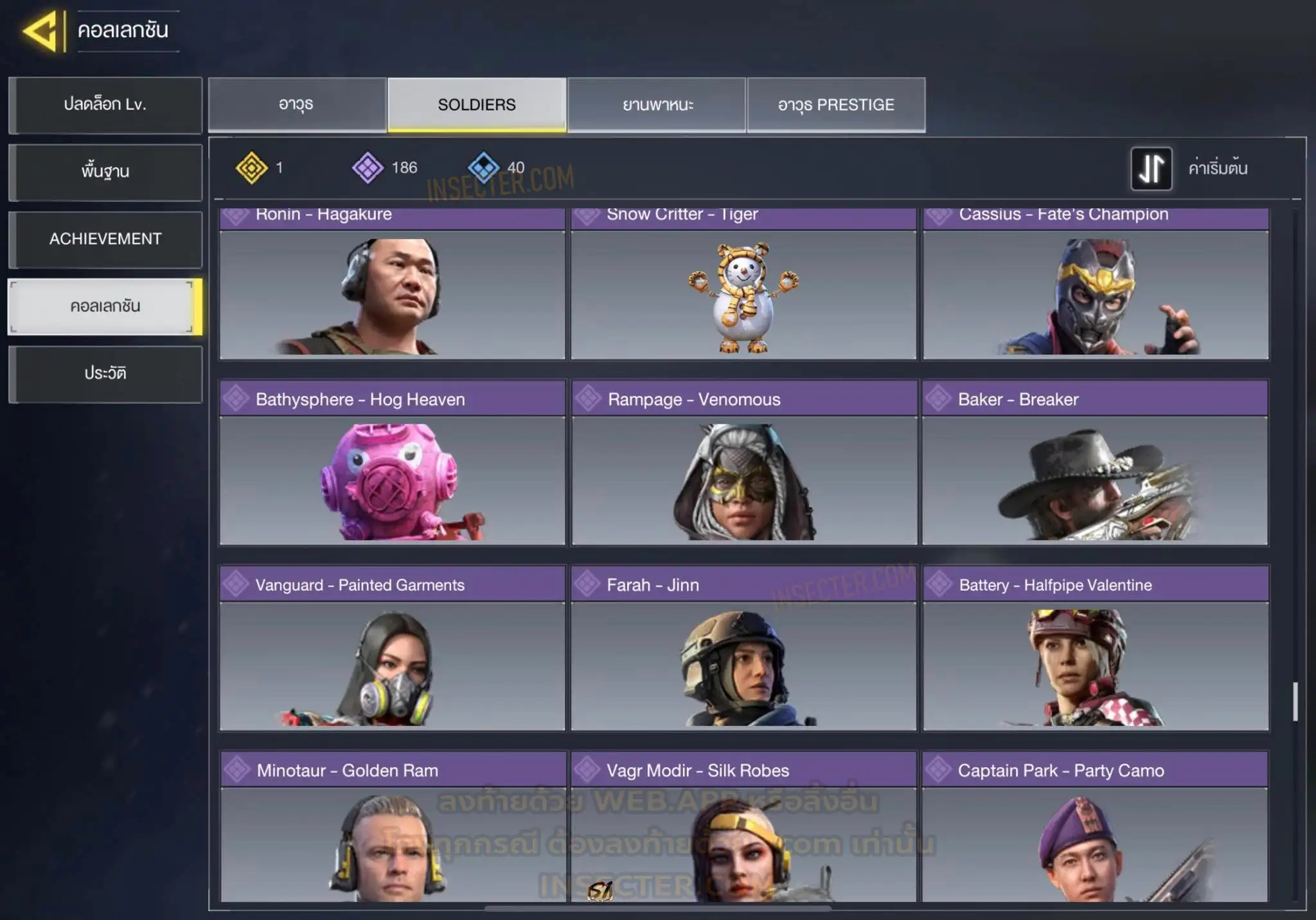This screenshot has height=920, width=1316.
Task: Go back with the yellow arrow button
Action: click(42, 30)
